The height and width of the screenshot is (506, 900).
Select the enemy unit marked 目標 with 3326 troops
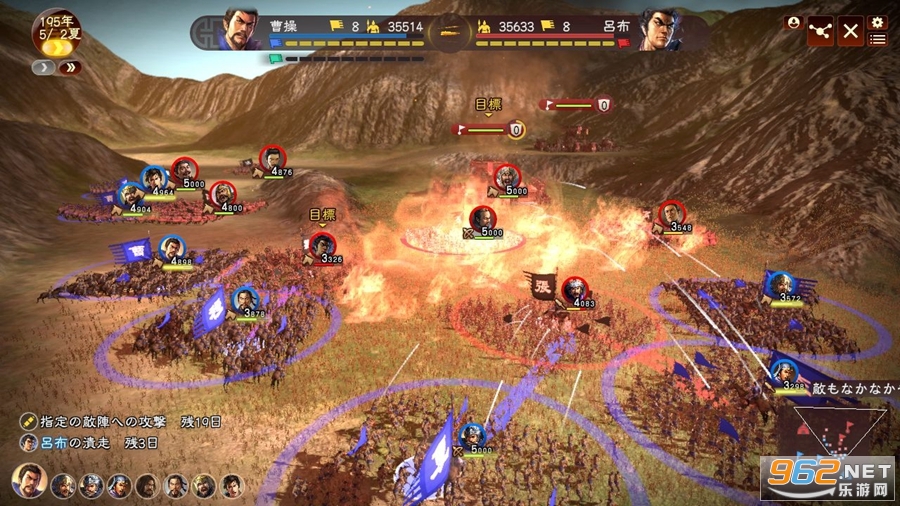pos(322,246)
